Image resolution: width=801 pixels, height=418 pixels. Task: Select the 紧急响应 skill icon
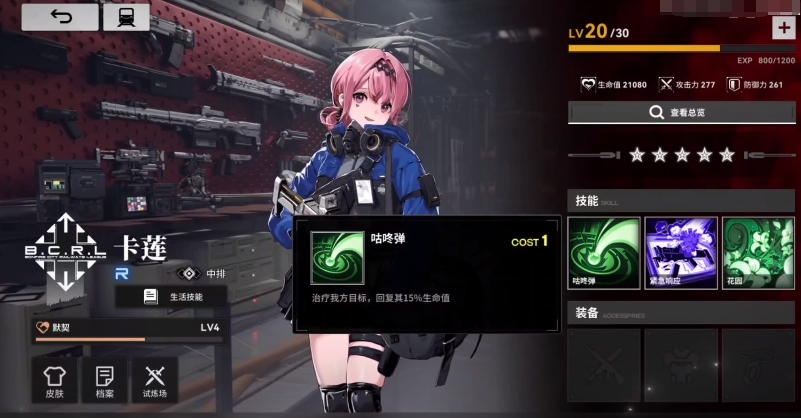coord(681,252)
